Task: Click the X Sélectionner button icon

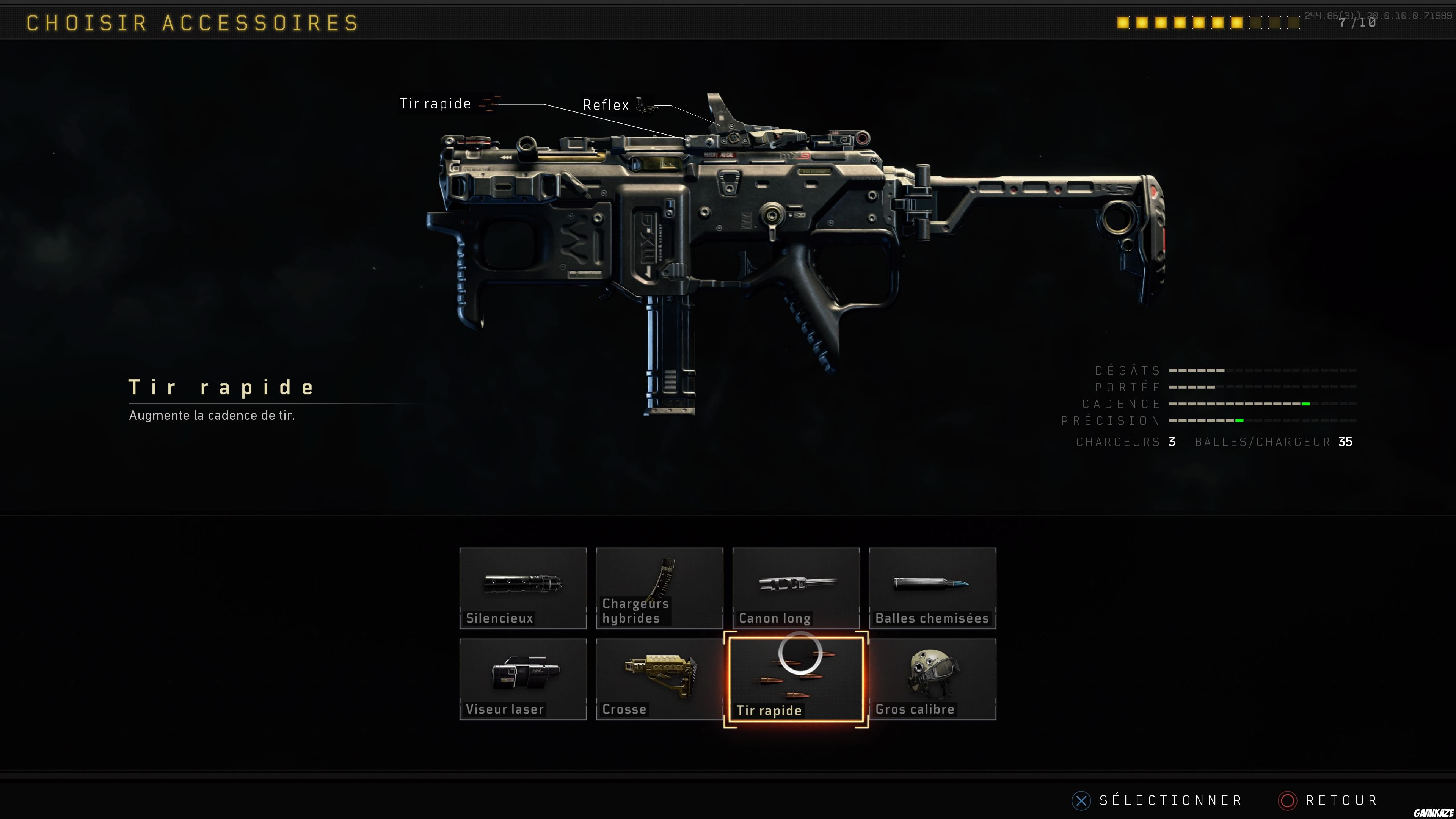Action: click(x=1081, y=800)
